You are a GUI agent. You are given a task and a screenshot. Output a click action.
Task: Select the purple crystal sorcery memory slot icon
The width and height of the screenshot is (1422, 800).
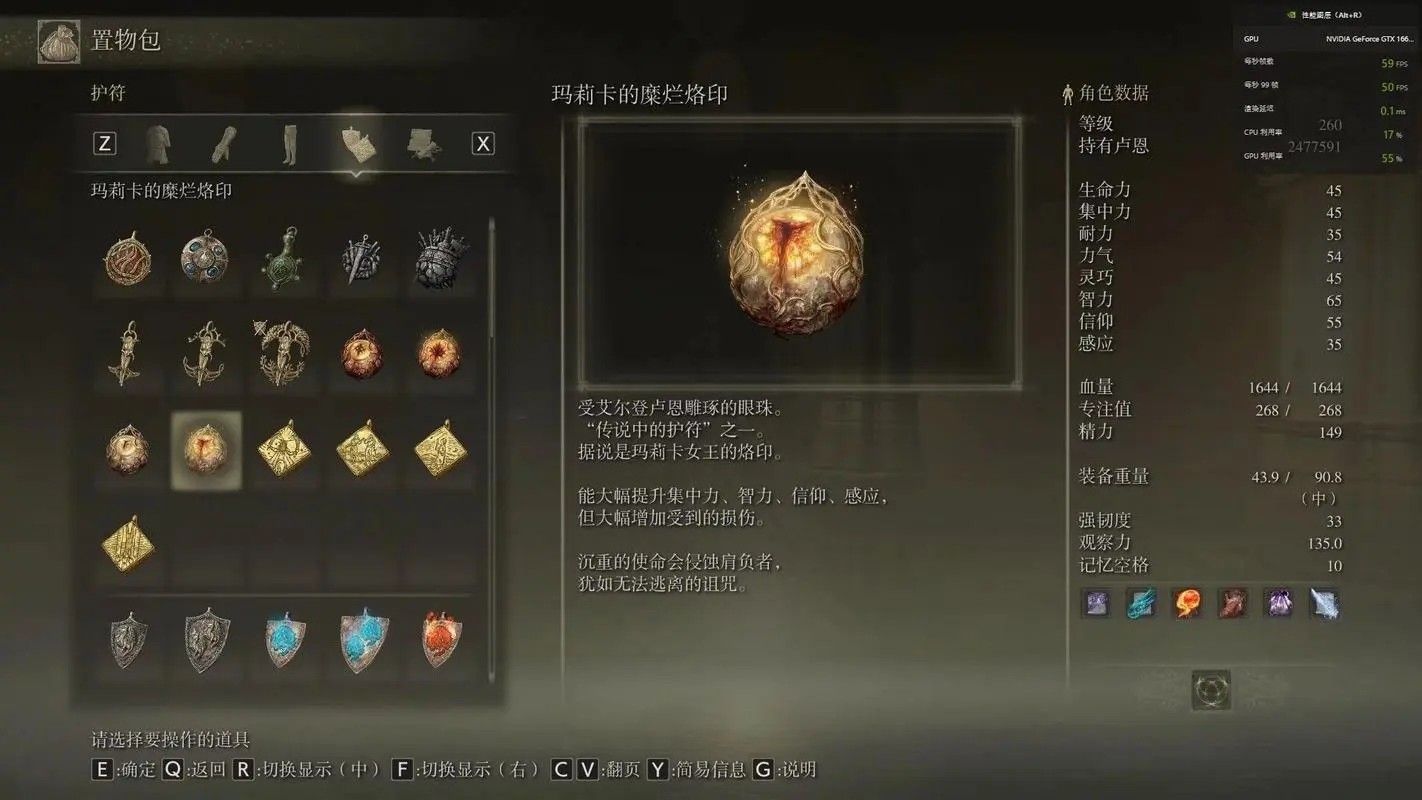1279,602
